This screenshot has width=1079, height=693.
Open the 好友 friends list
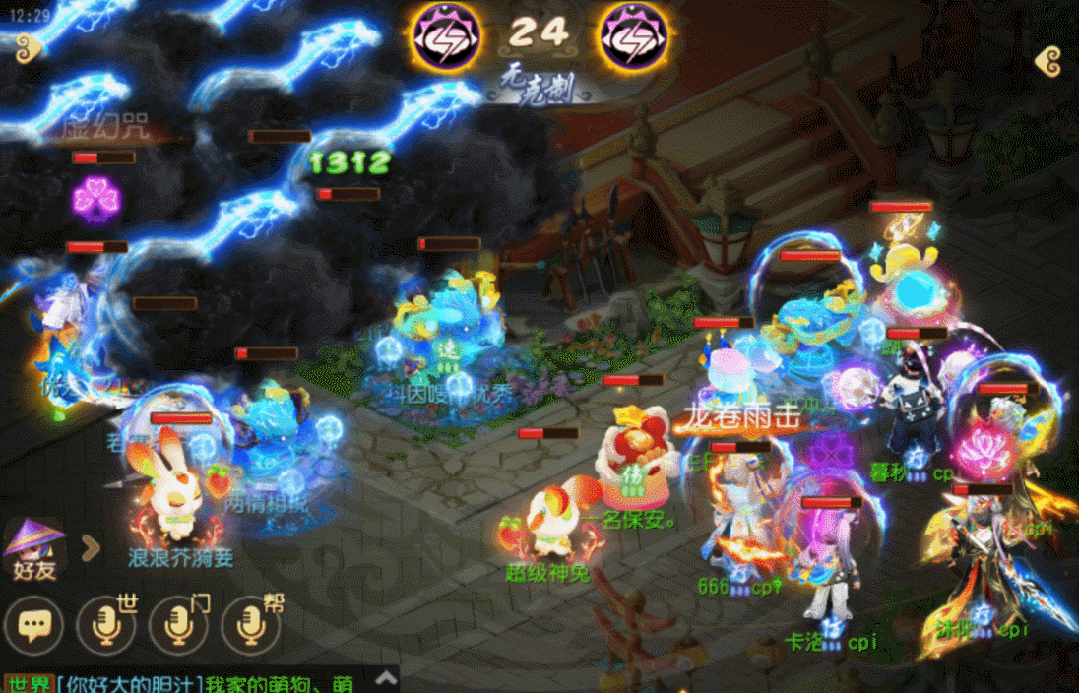(33, 549)
